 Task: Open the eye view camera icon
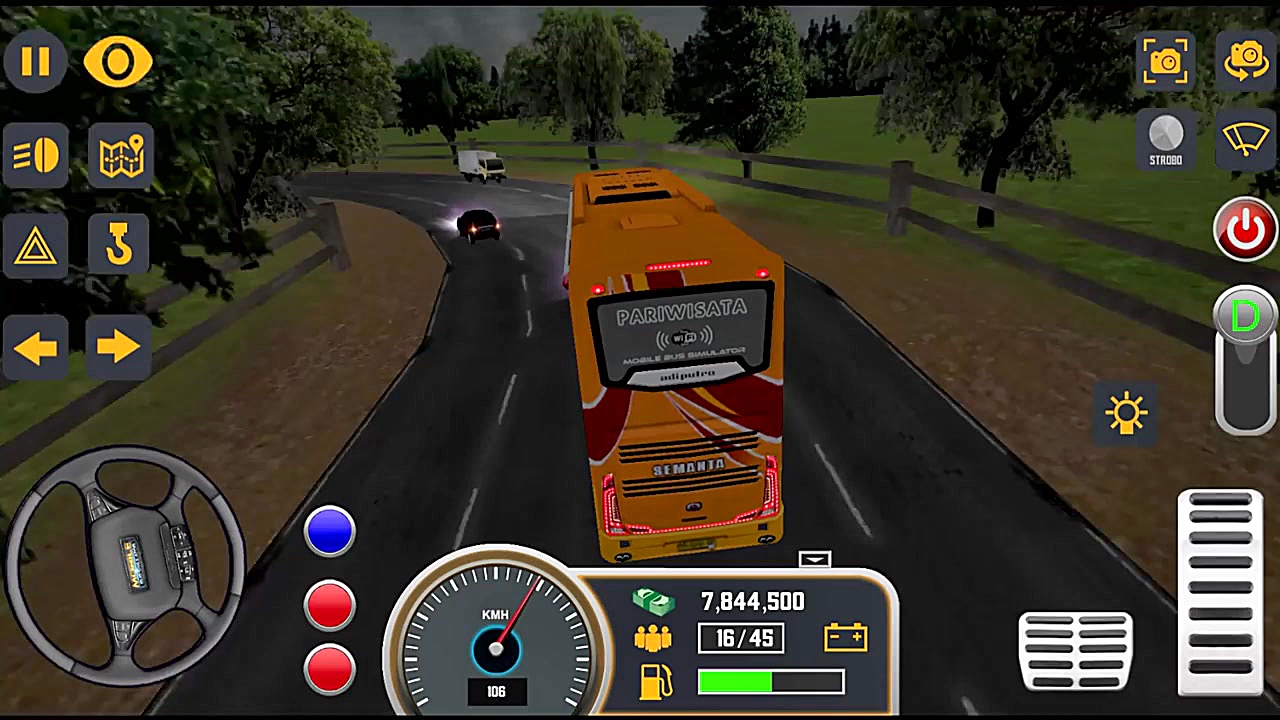(x=118, y=62)
